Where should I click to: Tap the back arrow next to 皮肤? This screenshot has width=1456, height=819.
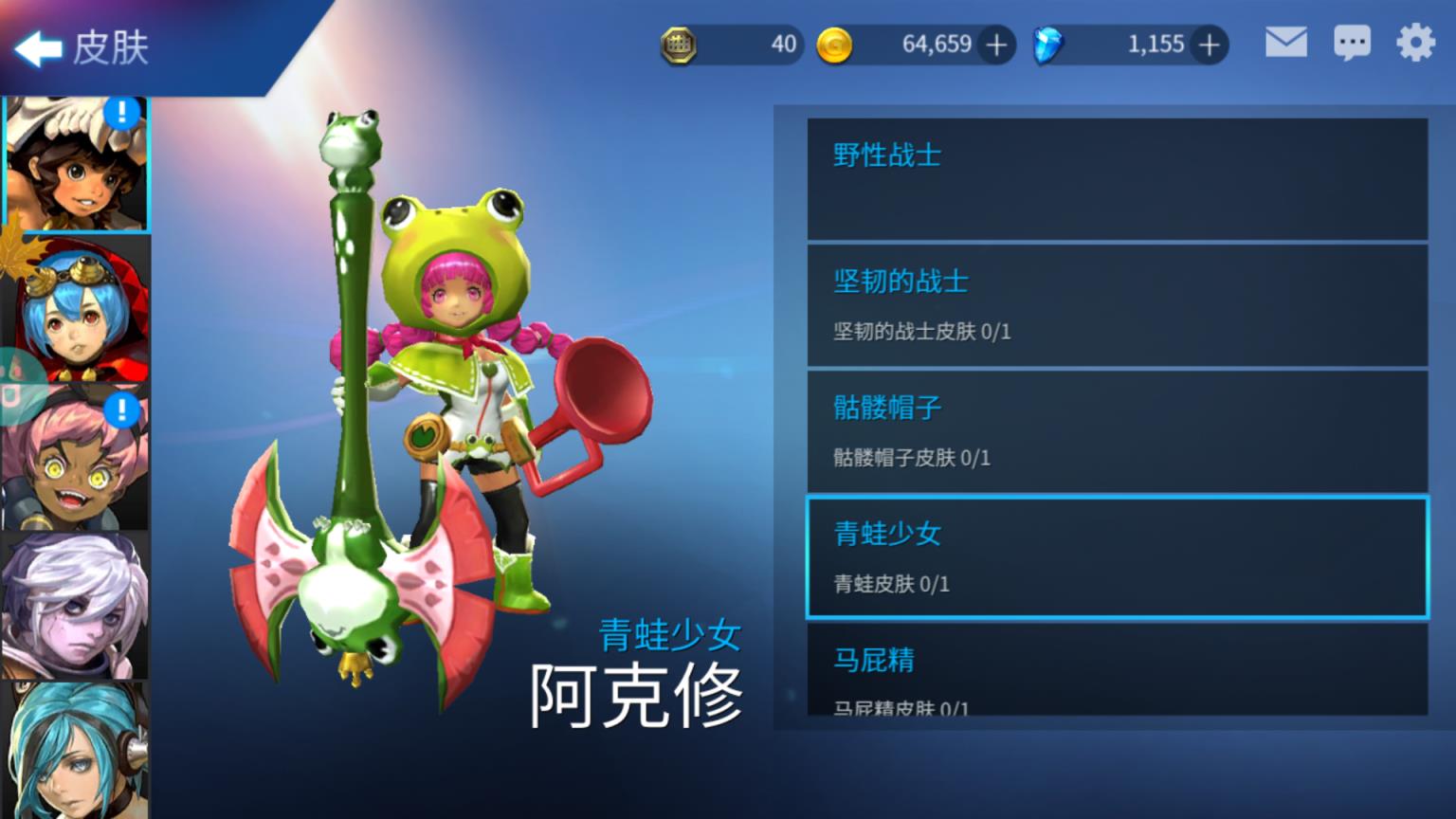tap(40, 49)
